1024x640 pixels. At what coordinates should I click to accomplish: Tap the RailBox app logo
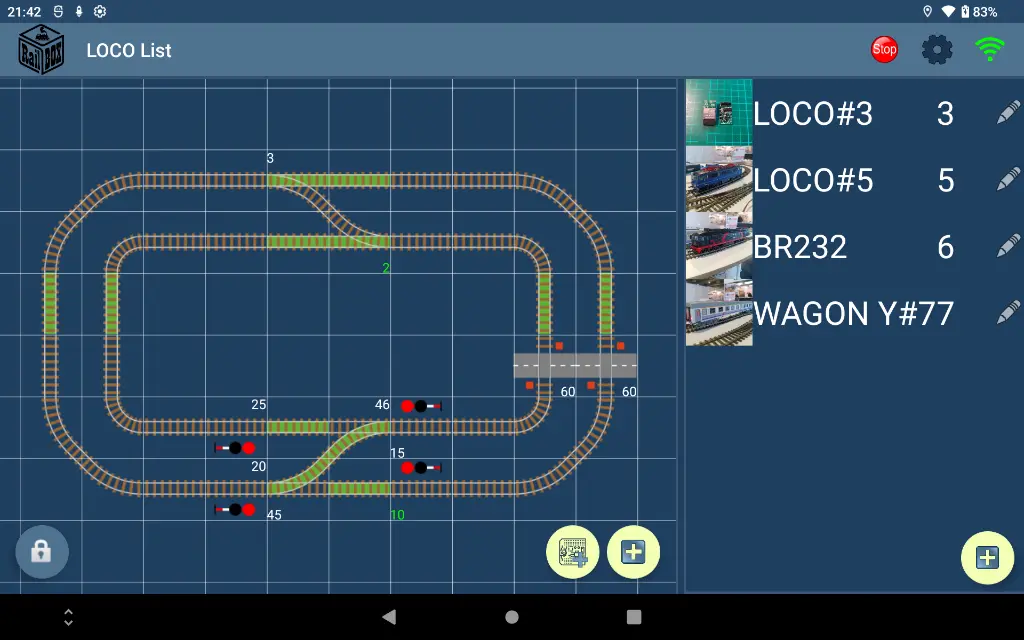[42, 49]
